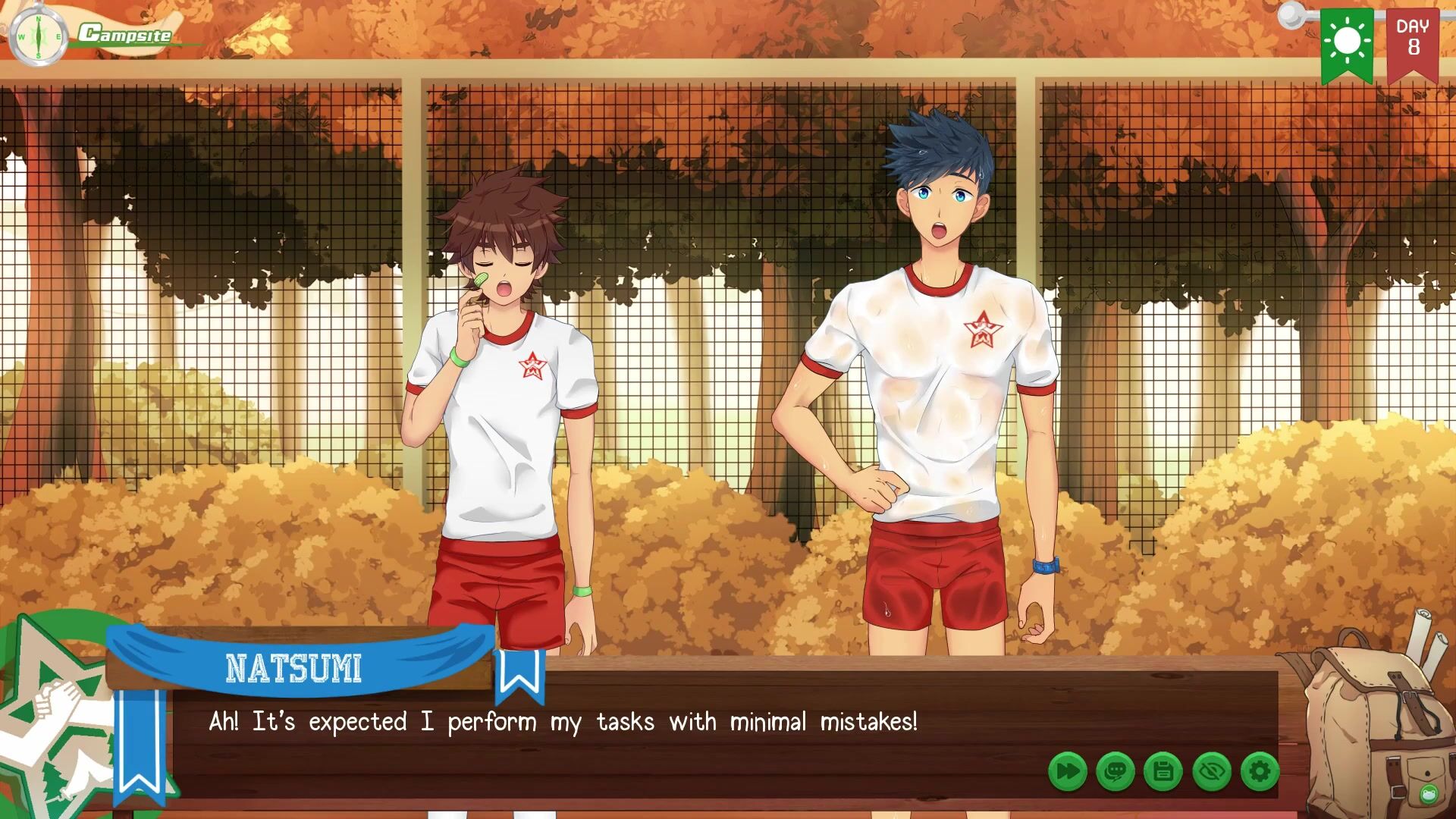This screenshot has height=819, width=1456.
Task: Open settings via the gear icon
Action: point(1260,772)
